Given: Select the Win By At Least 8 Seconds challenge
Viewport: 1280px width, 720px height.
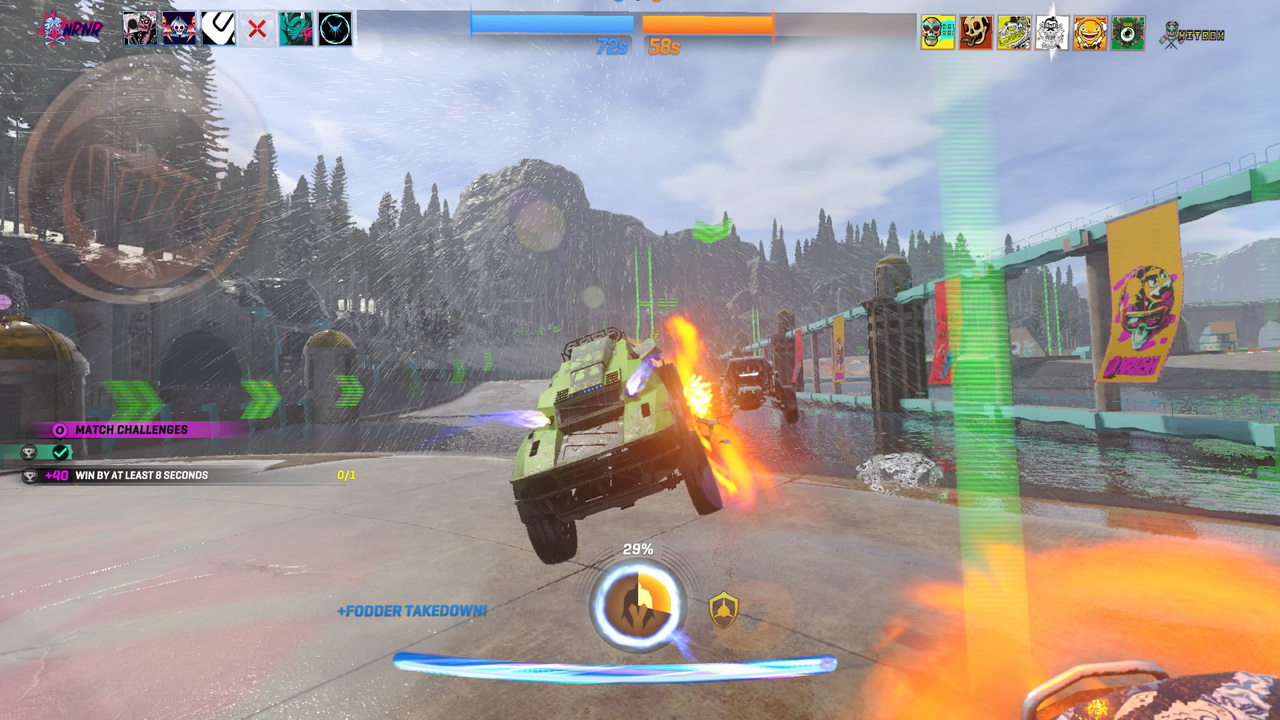Looking at the screenshot, I should pos(141,475).
